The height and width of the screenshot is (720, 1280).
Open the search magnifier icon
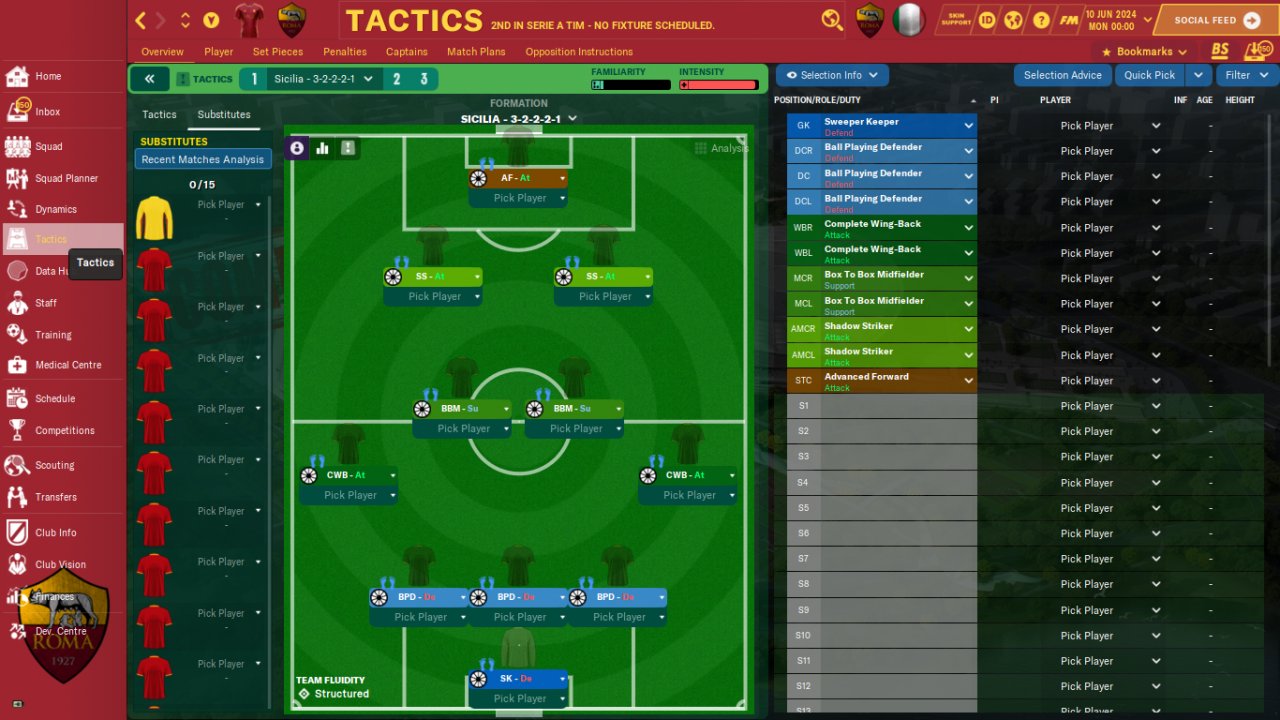point(831,20)
